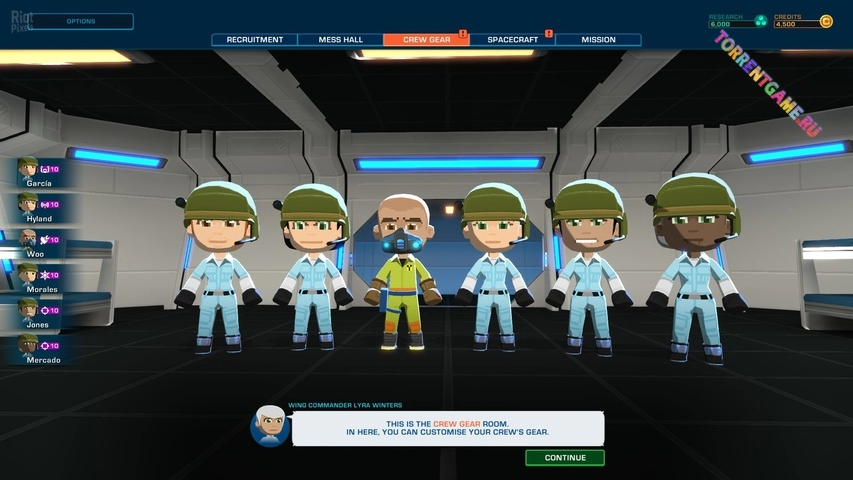Select Mercado in the crew list
Screen dimensions: 853x480
coord(38,346)
